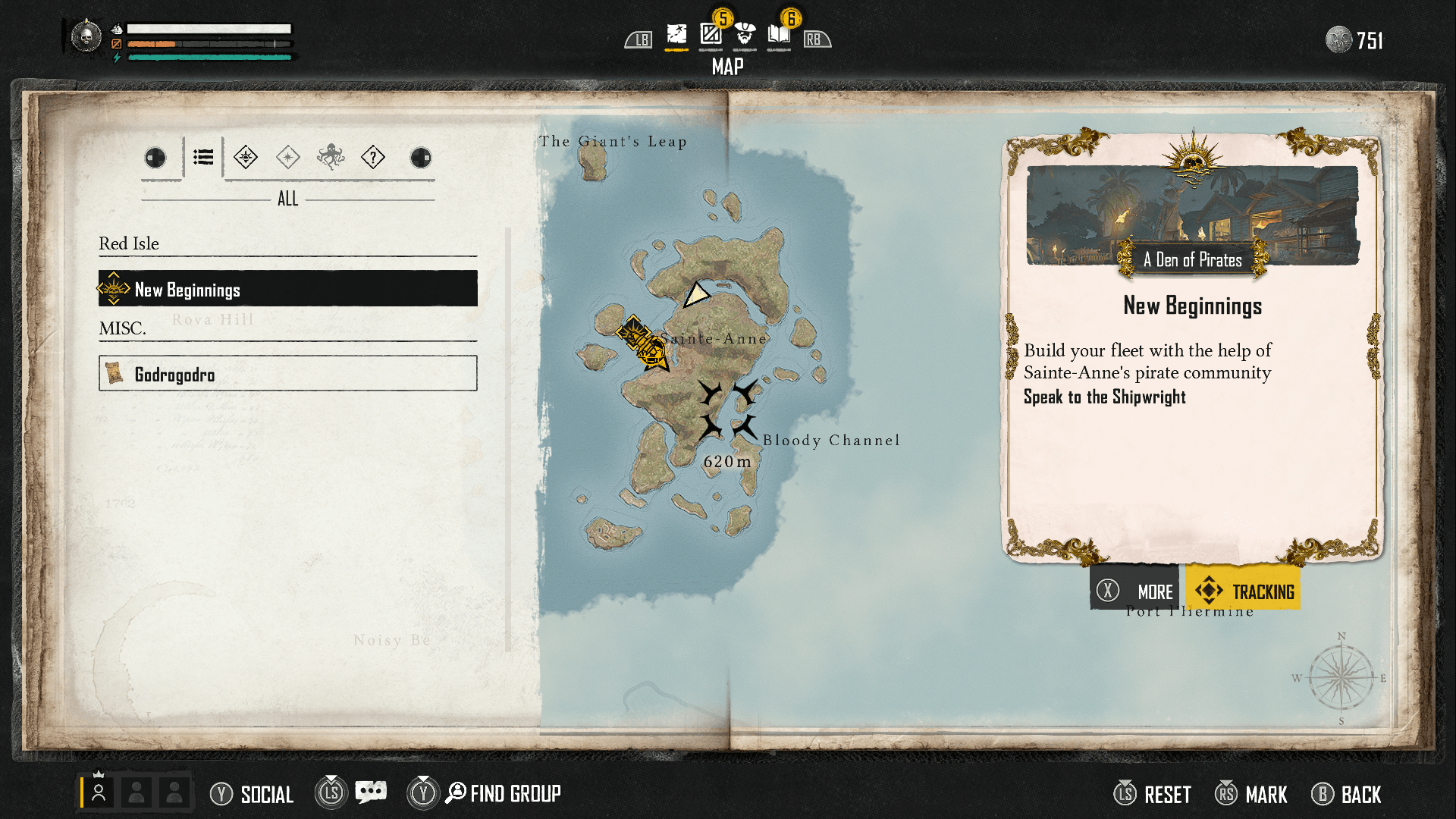This screenshot has height=819, width=1456.
Task: Show More quest details
Action: tap(1134, 590)
